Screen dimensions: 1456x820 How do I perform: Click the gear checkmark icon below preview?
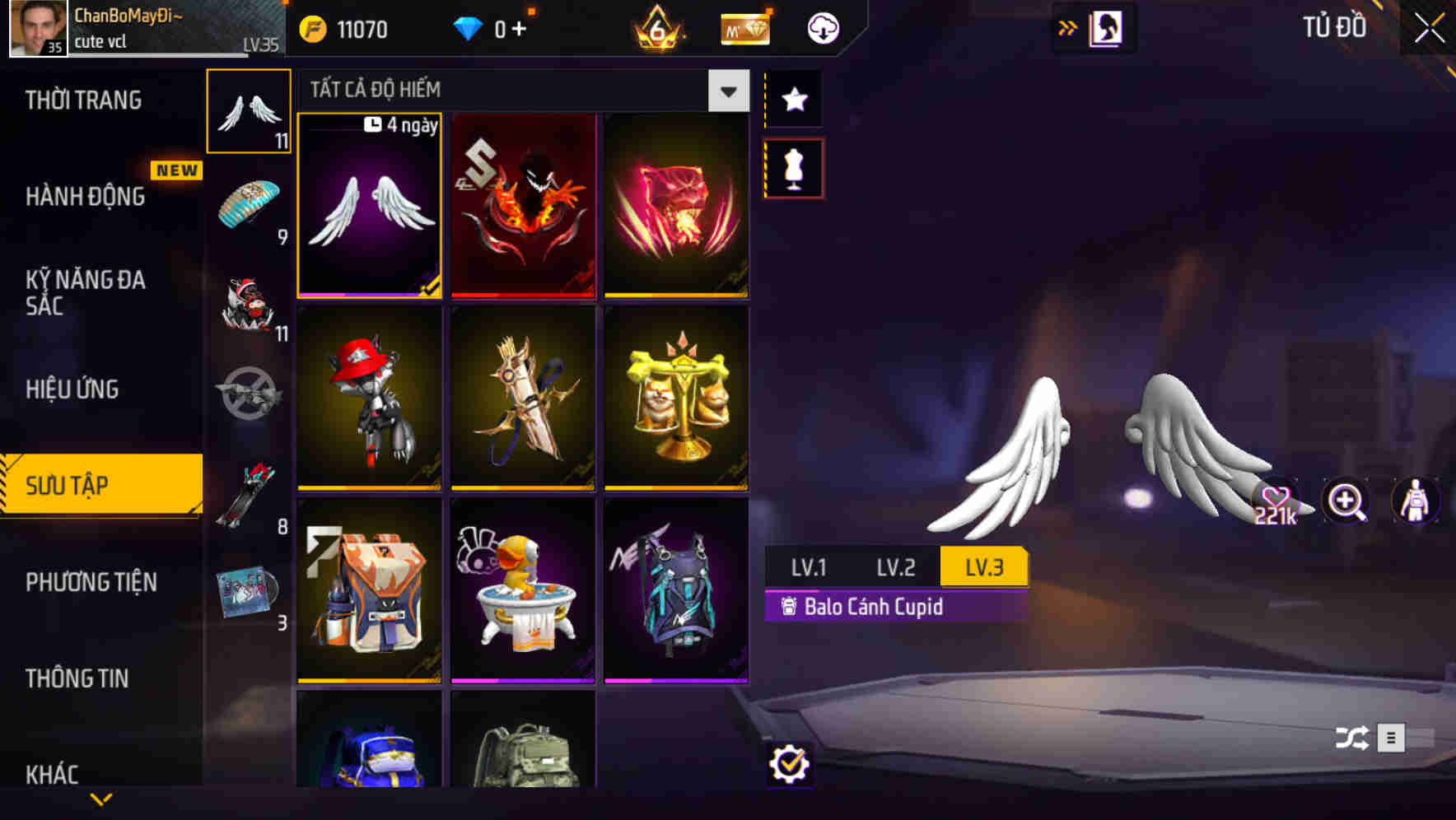(791, 764)
